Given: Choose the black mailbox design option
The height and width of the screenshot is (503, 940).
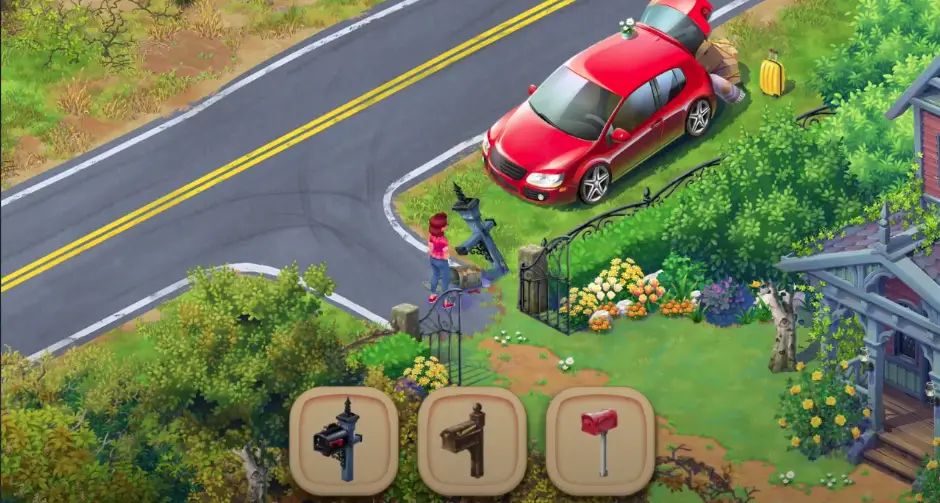Looking at the screenshot, I should [x=343, y=441].
